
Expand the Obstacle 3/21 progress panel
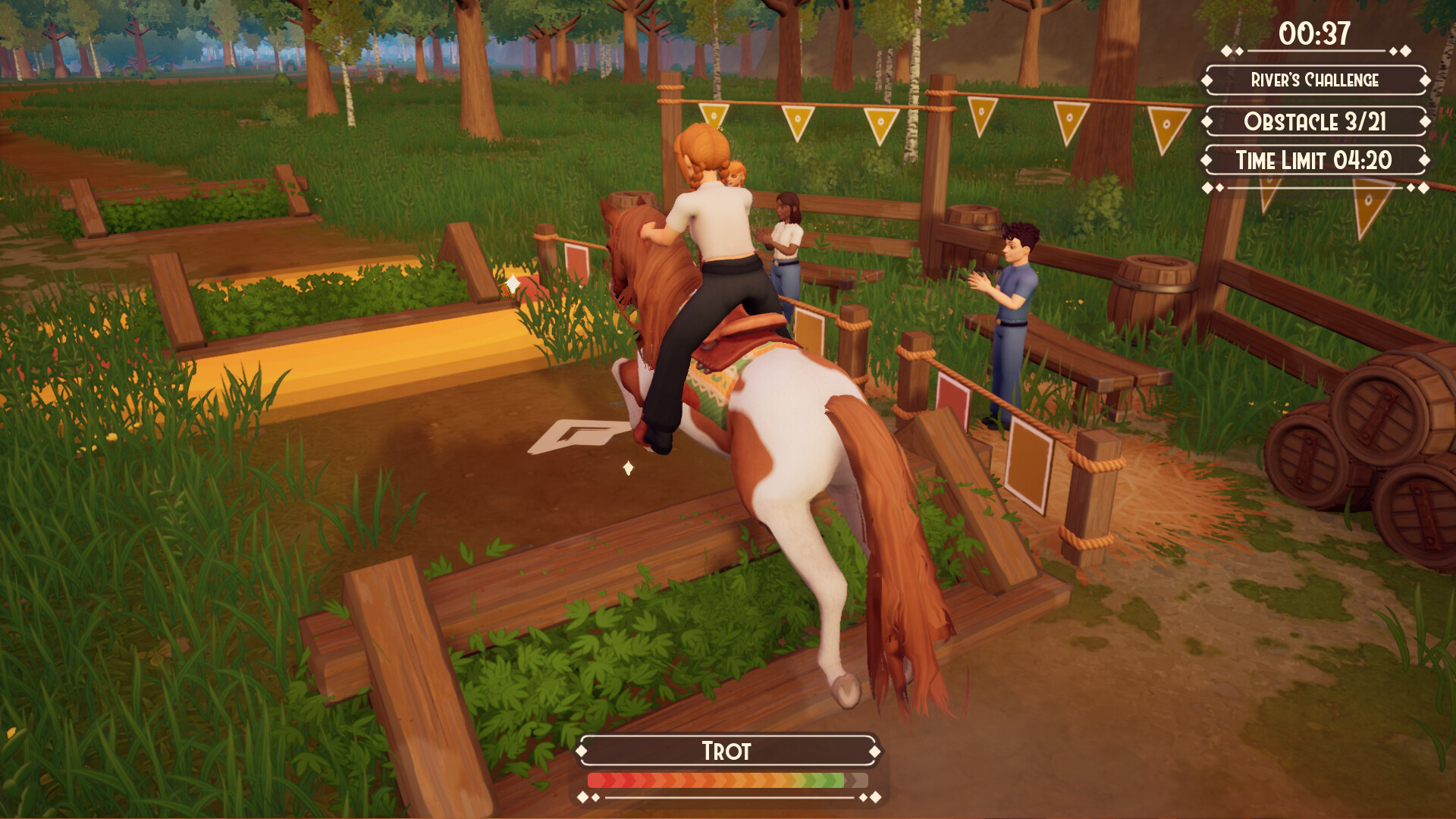click(x=1316, y=118)
